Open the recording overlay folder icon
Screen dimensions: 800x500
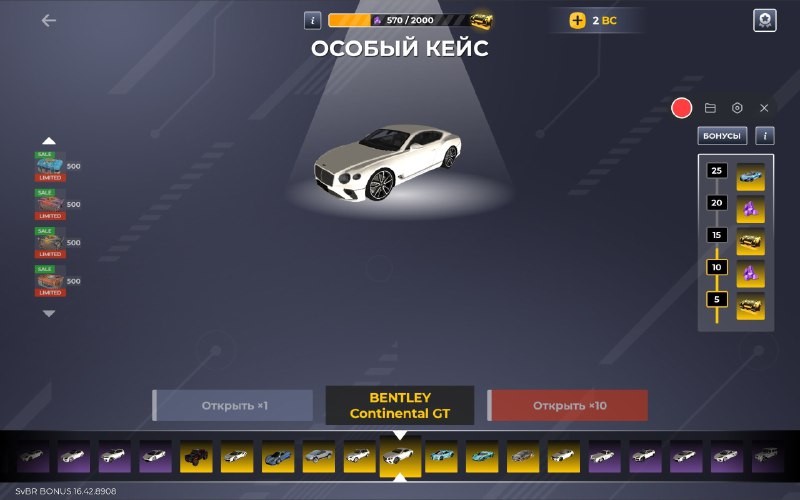(x=710, y=108)
